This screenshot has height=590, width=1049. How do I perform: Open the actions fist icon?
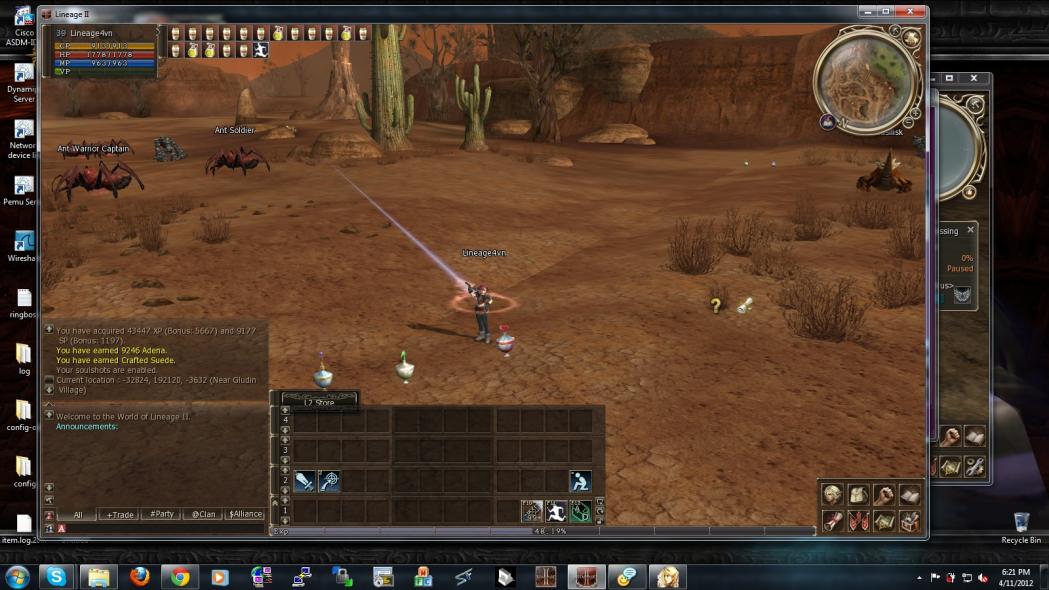[883, 495]
